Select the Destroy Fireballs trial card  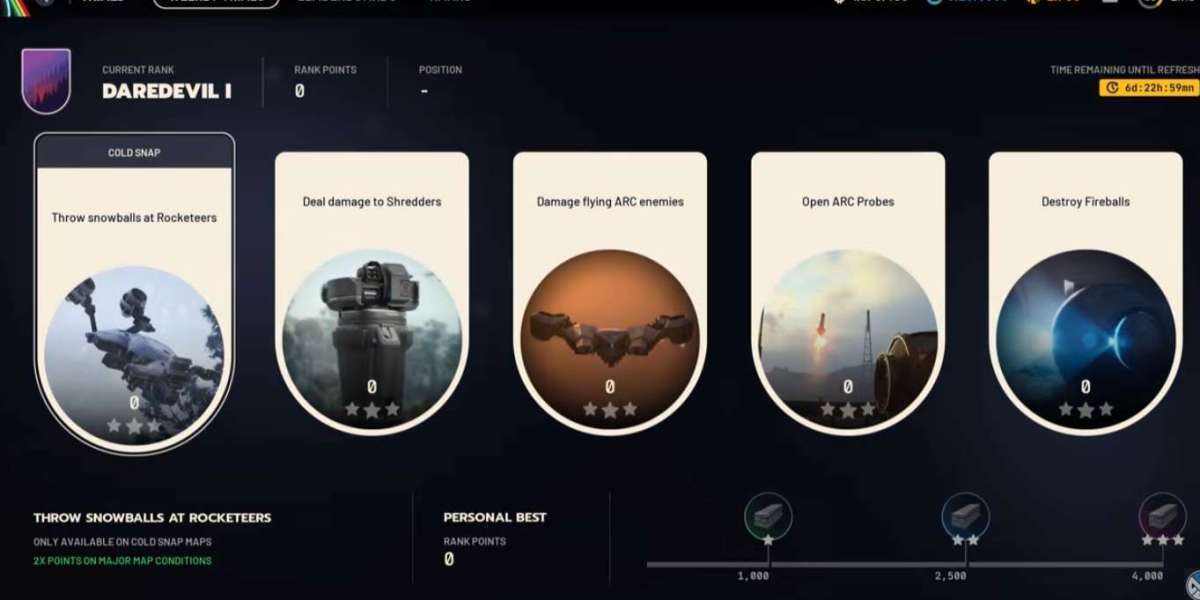(1085, 292)
